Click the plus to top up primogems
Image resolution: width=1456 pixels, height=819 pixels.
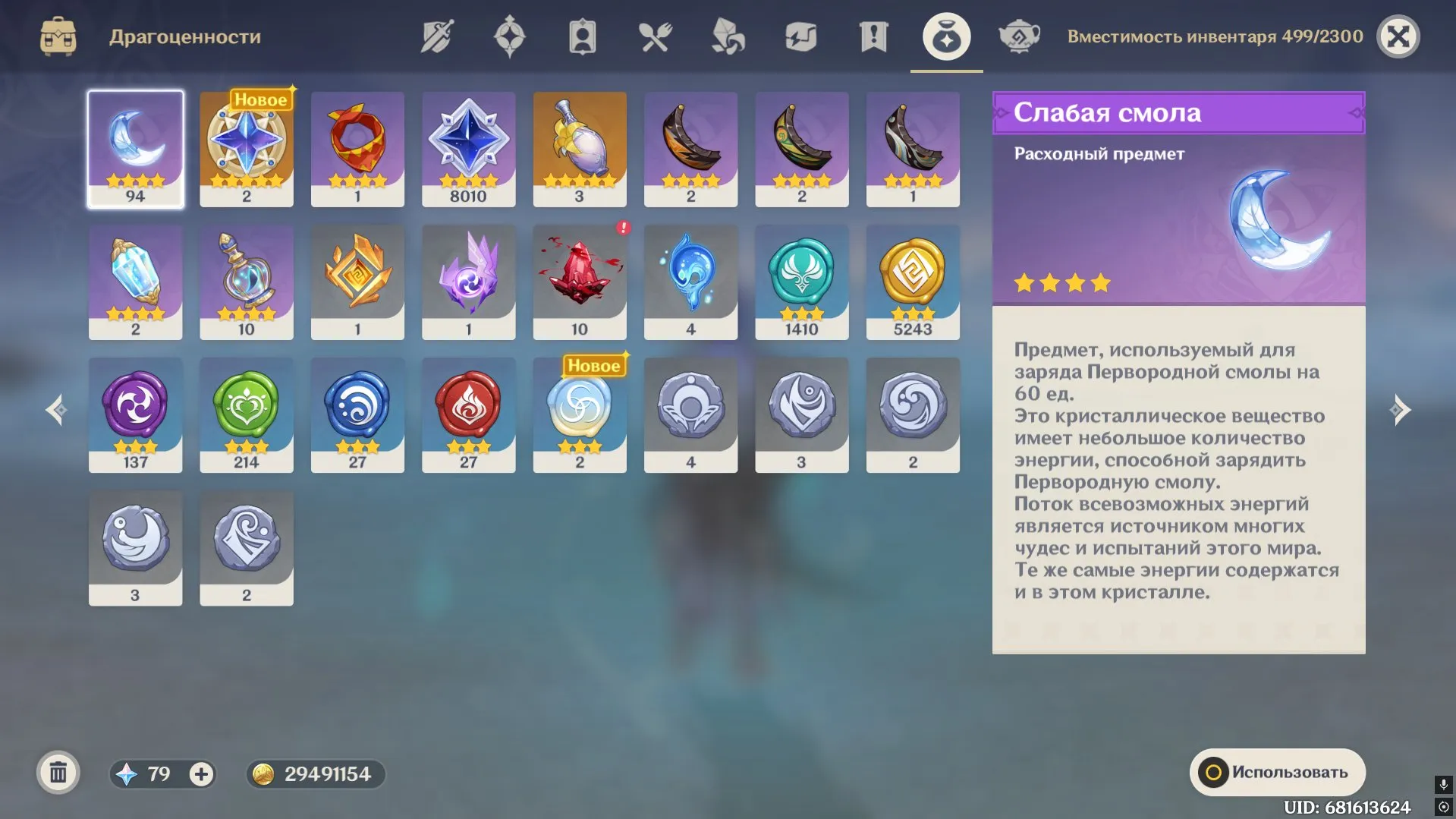point(200,774)
